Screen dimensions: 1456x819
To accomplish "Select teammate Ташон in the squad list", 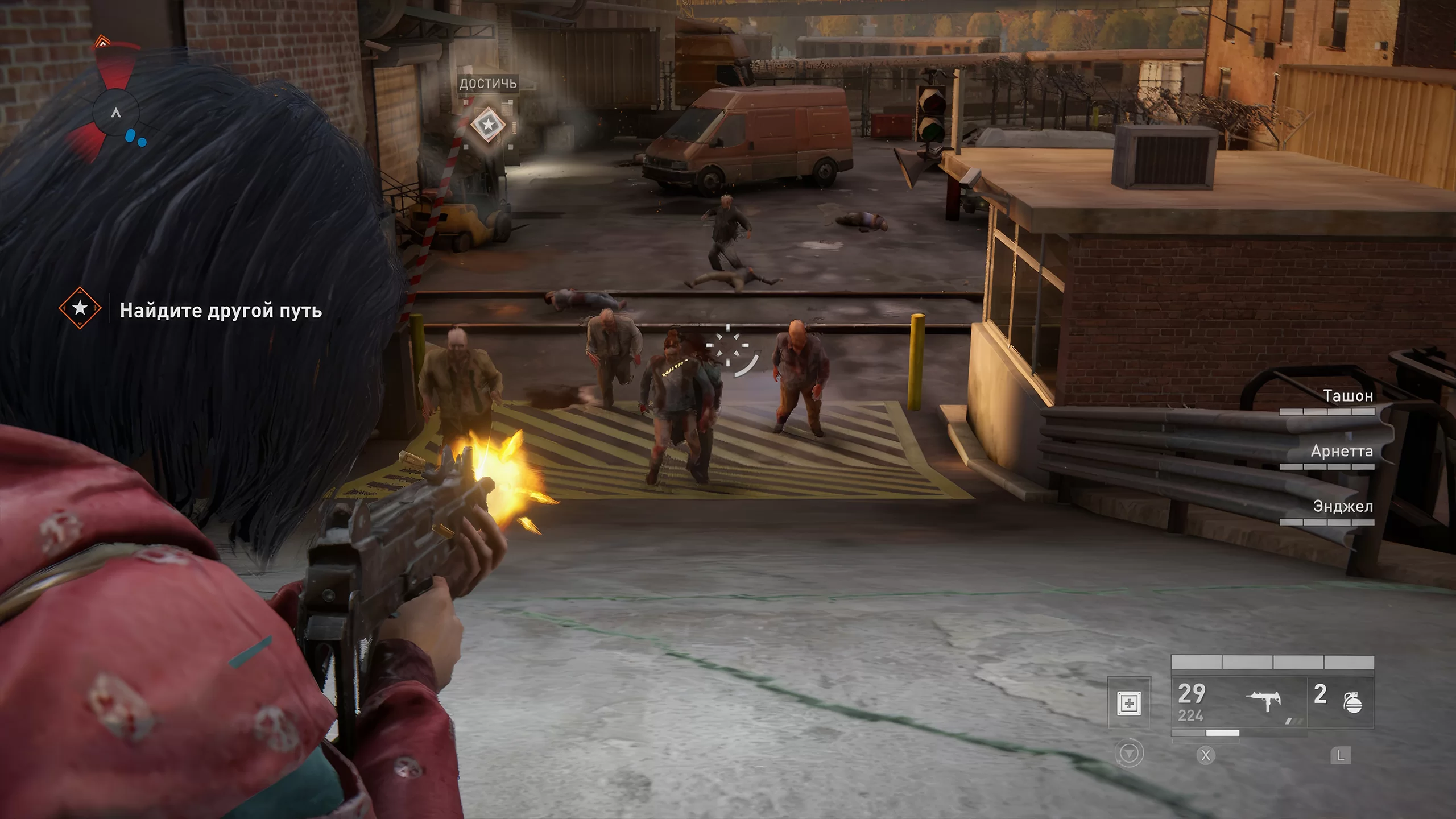I will pyautogui.click(x=1347, y=396).
